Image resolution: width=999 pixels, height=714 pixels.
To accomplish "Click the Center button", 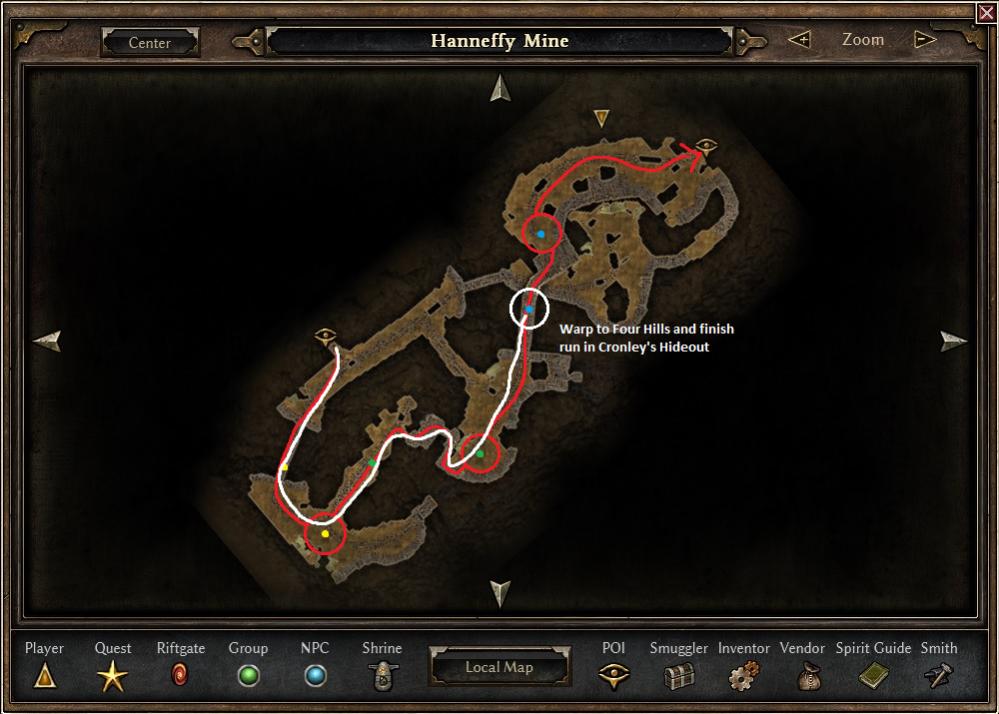I will 150,43.
